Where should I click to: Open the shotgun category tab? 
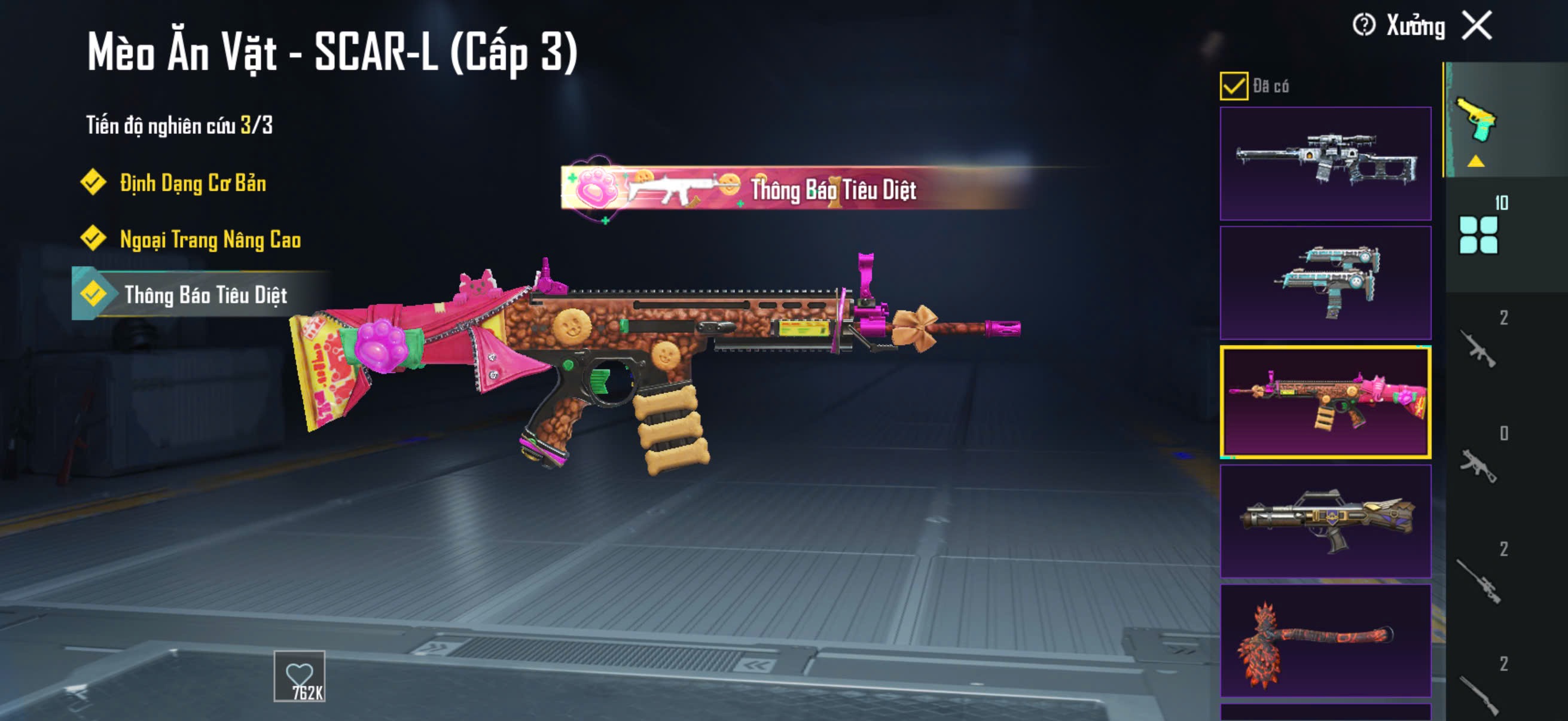(x=1478, y=693)
